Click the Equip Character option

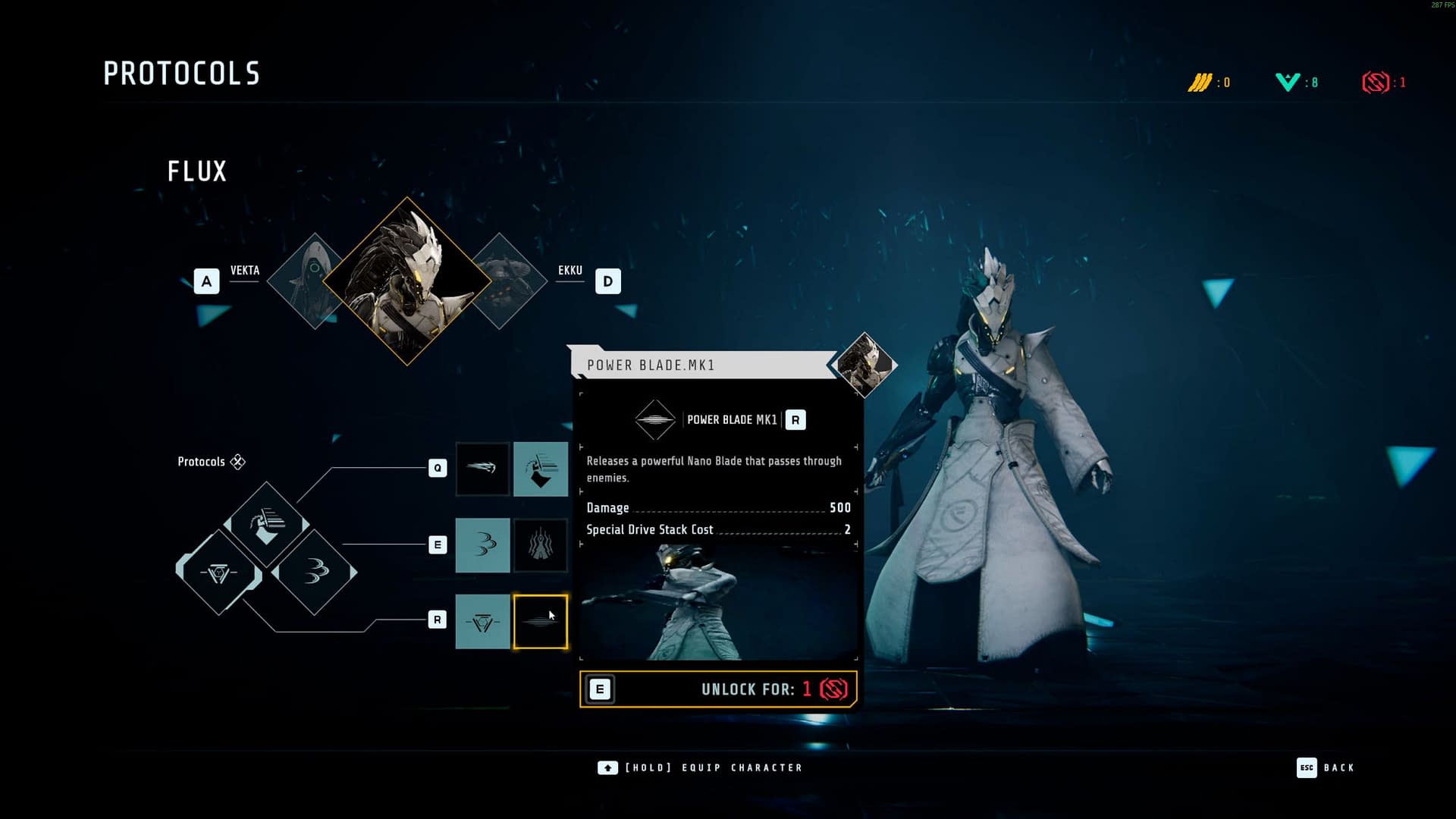[700, 767]
